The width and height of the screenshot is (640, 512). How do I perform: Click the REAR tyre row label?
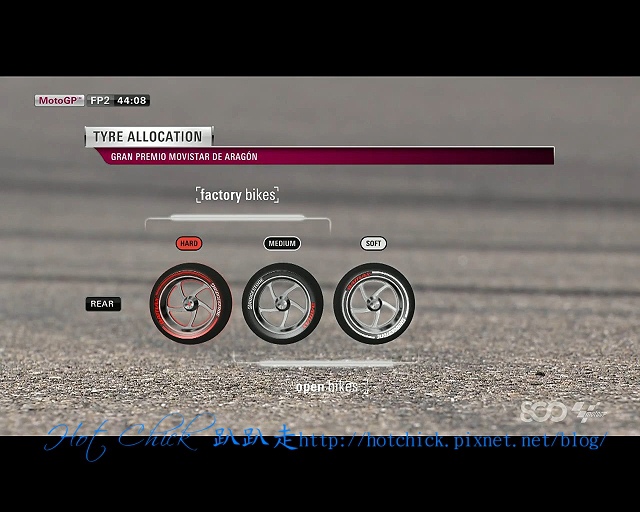103,304
